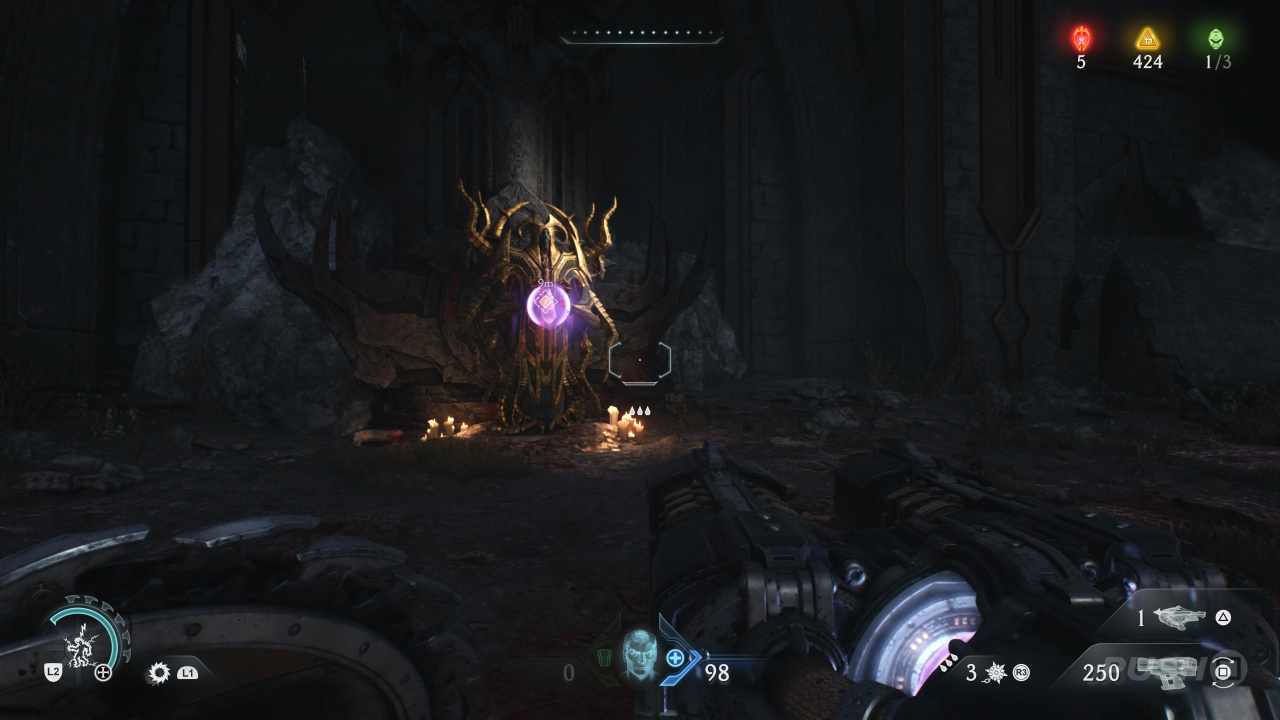Click the green helmet extra-lives icon

pyautogui.click(x=1216, y=39)
